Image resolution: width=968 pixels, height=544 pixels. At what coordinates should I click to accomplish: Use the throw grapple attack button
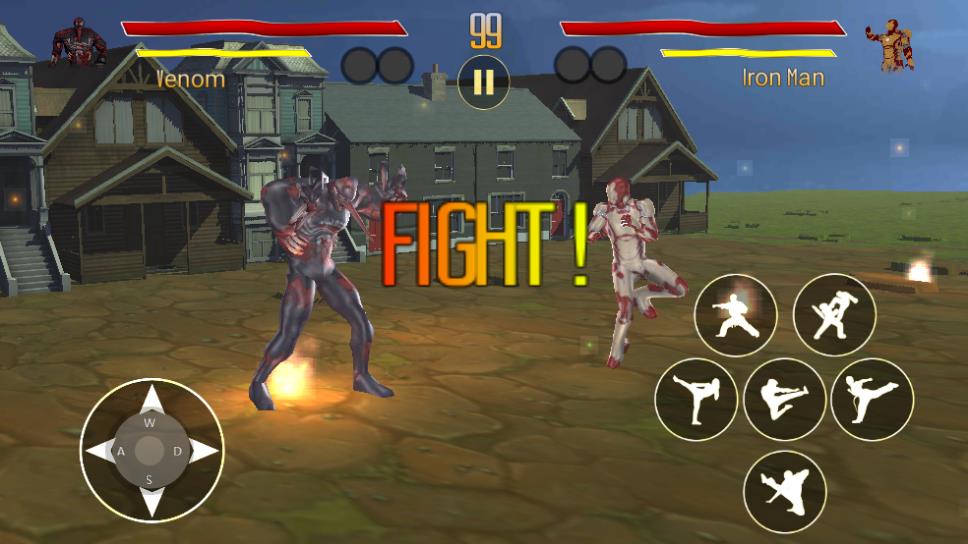pos(834,315)
